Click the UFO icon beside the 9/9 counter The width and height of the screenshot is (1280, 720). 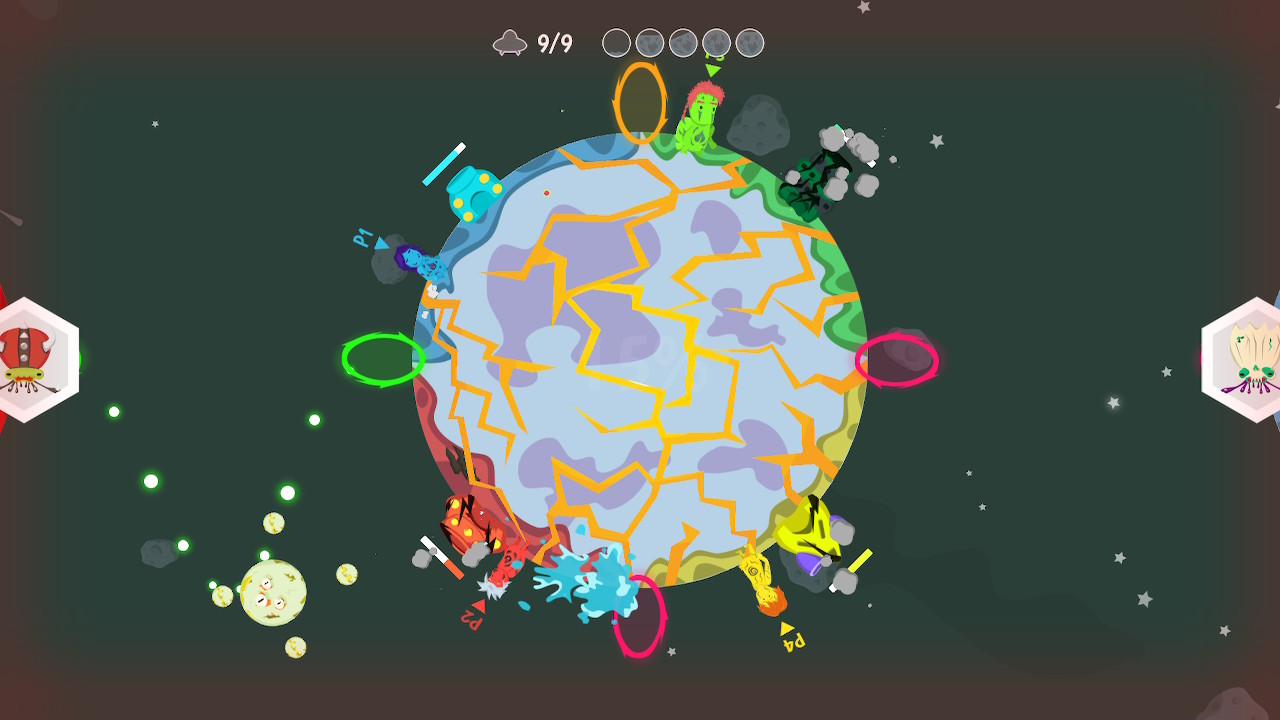509,42
